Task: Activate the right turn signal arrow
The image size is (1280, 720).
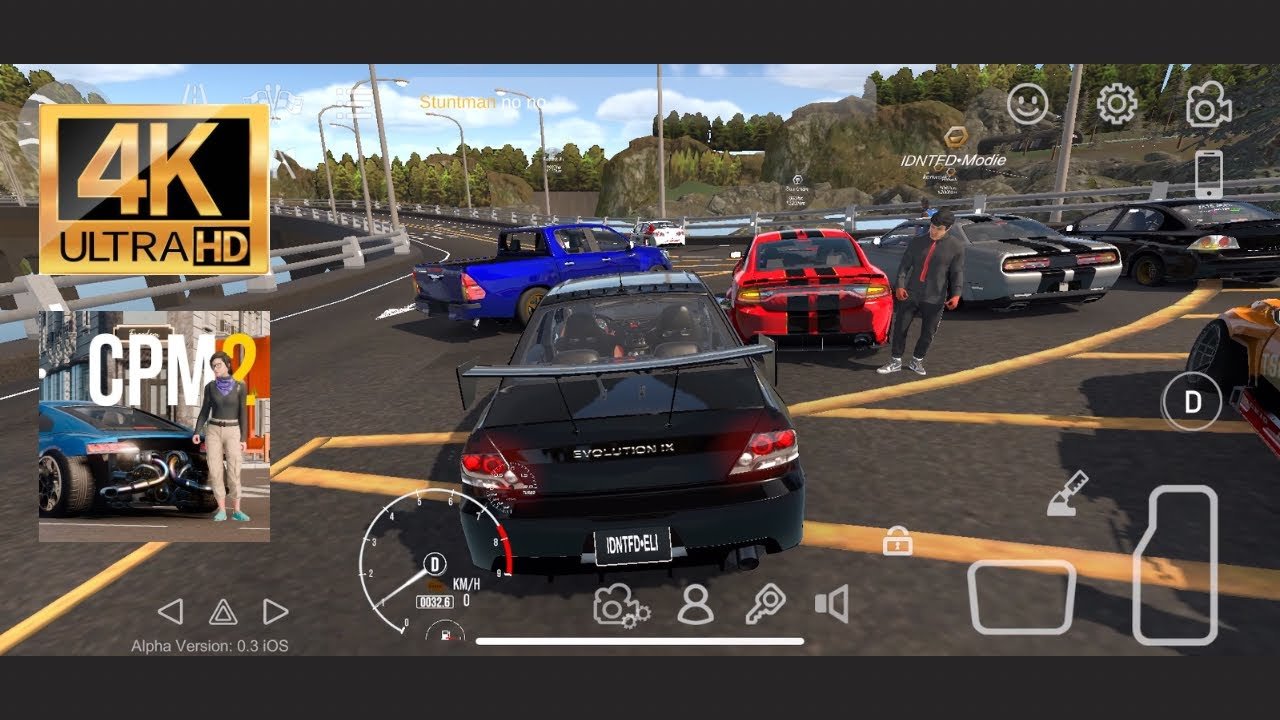Action: [x=275, y=612]
